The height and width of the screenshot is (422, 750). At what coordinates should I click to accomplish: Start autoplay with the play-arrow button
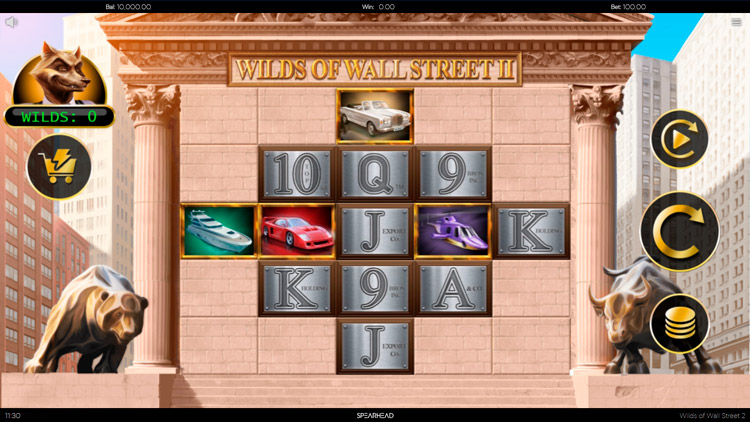[x=680, y=139]
